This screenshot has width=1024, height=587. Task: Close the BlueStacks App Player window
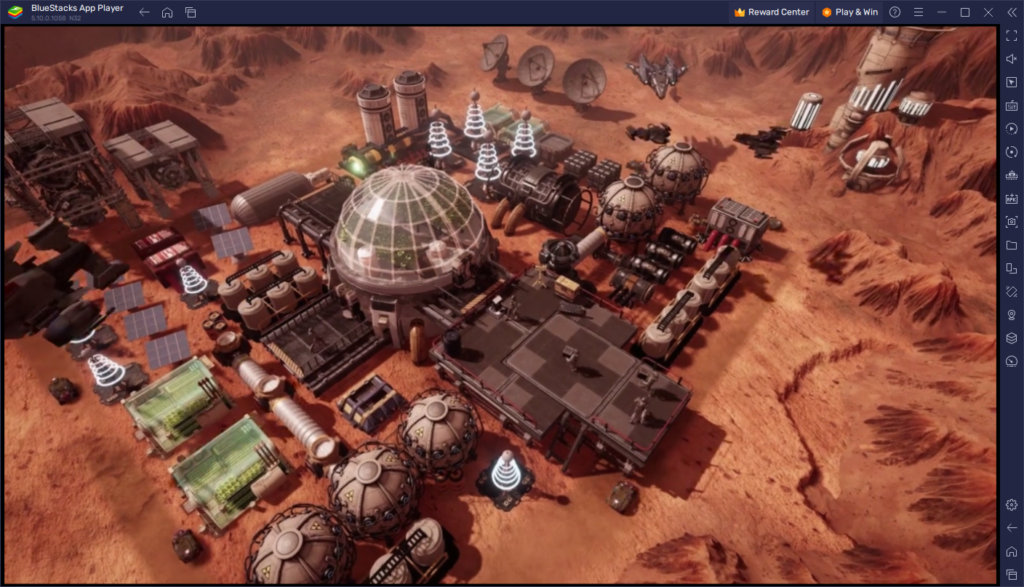tap(988, 12)
